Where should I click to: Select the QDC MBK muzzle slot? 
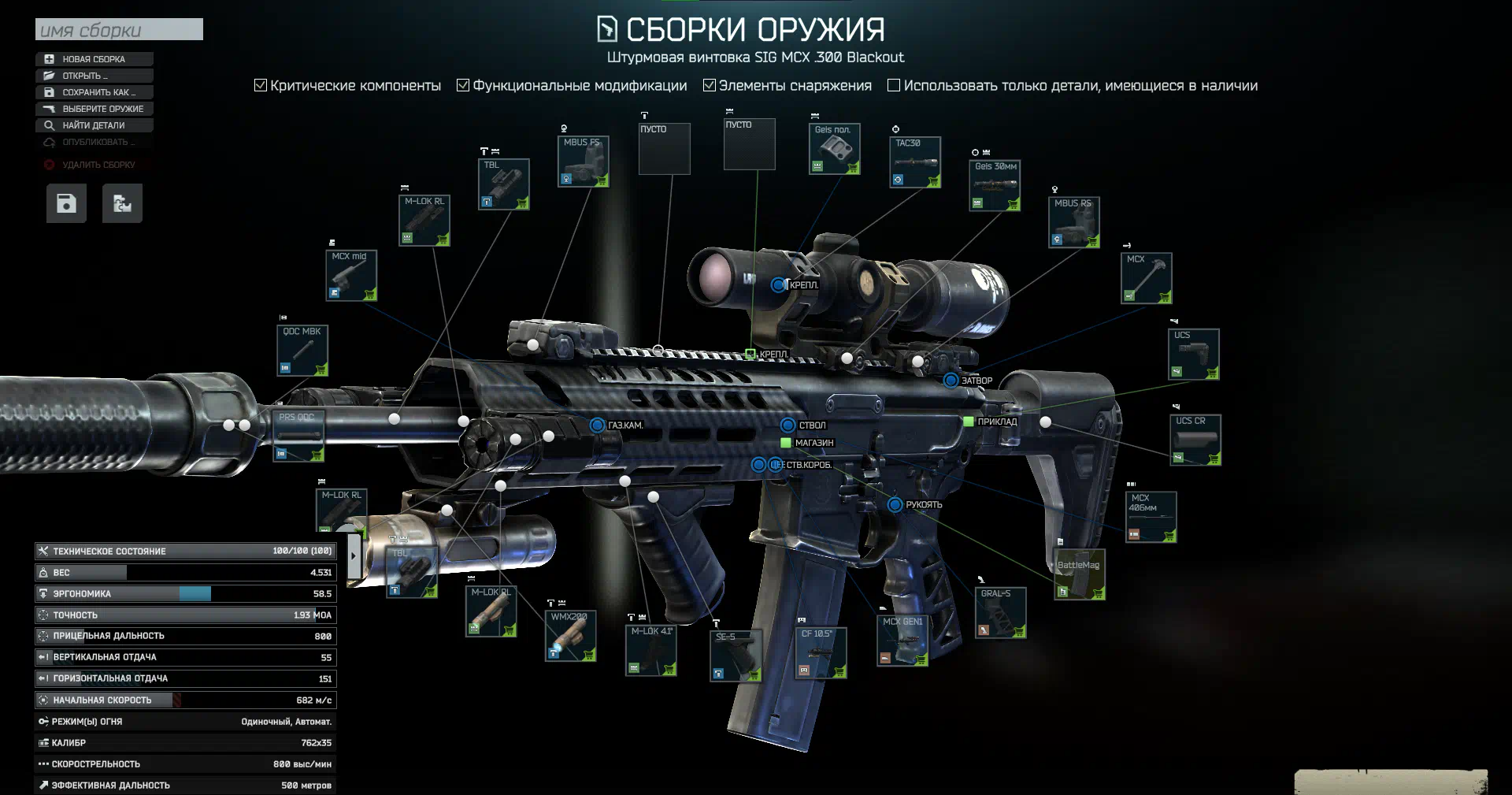coord(302,351)
